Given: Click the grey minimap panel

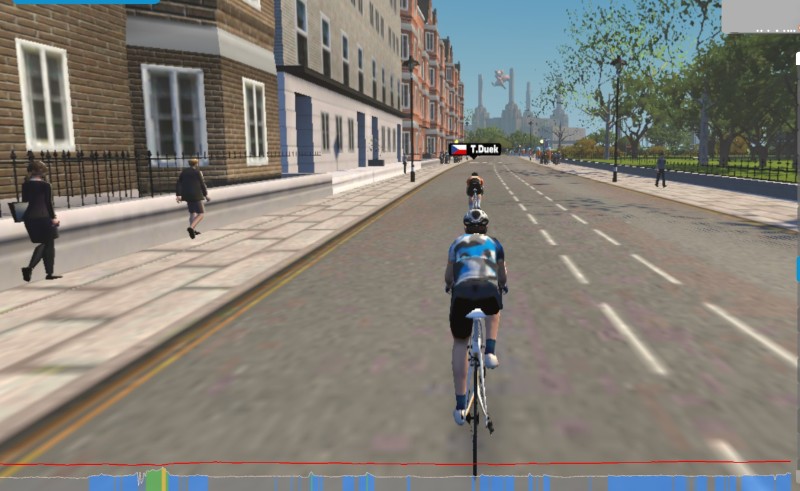Looking at the screenshot, I should click(759, 16).
